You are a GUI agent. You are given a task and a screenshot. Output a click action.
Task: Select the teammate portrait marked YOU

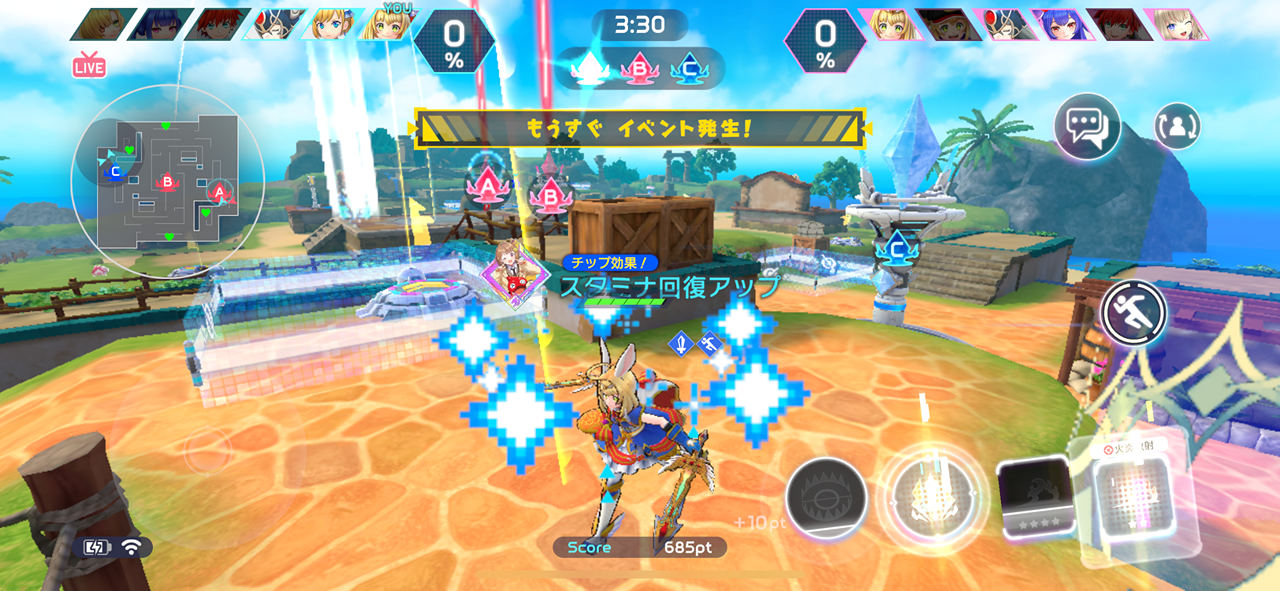tap(390, 24)
